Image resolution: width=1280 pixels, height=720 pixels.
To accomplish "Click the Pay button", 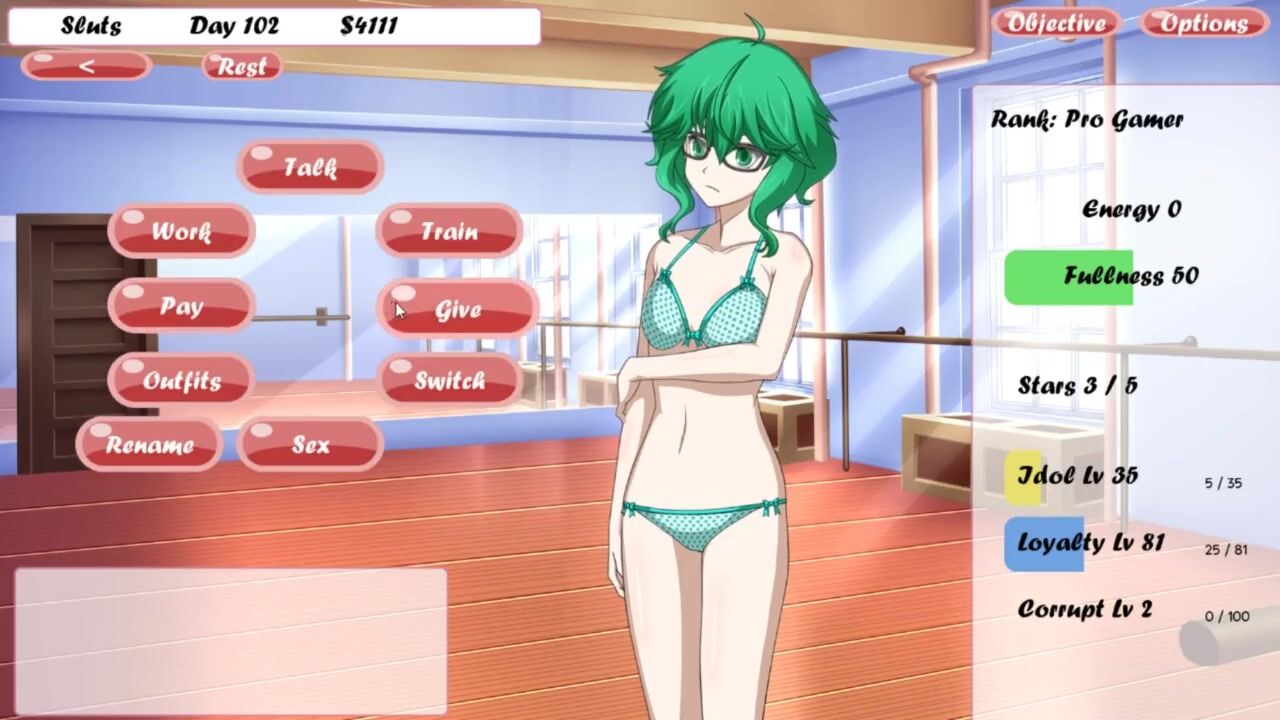I will coord(181,307).
